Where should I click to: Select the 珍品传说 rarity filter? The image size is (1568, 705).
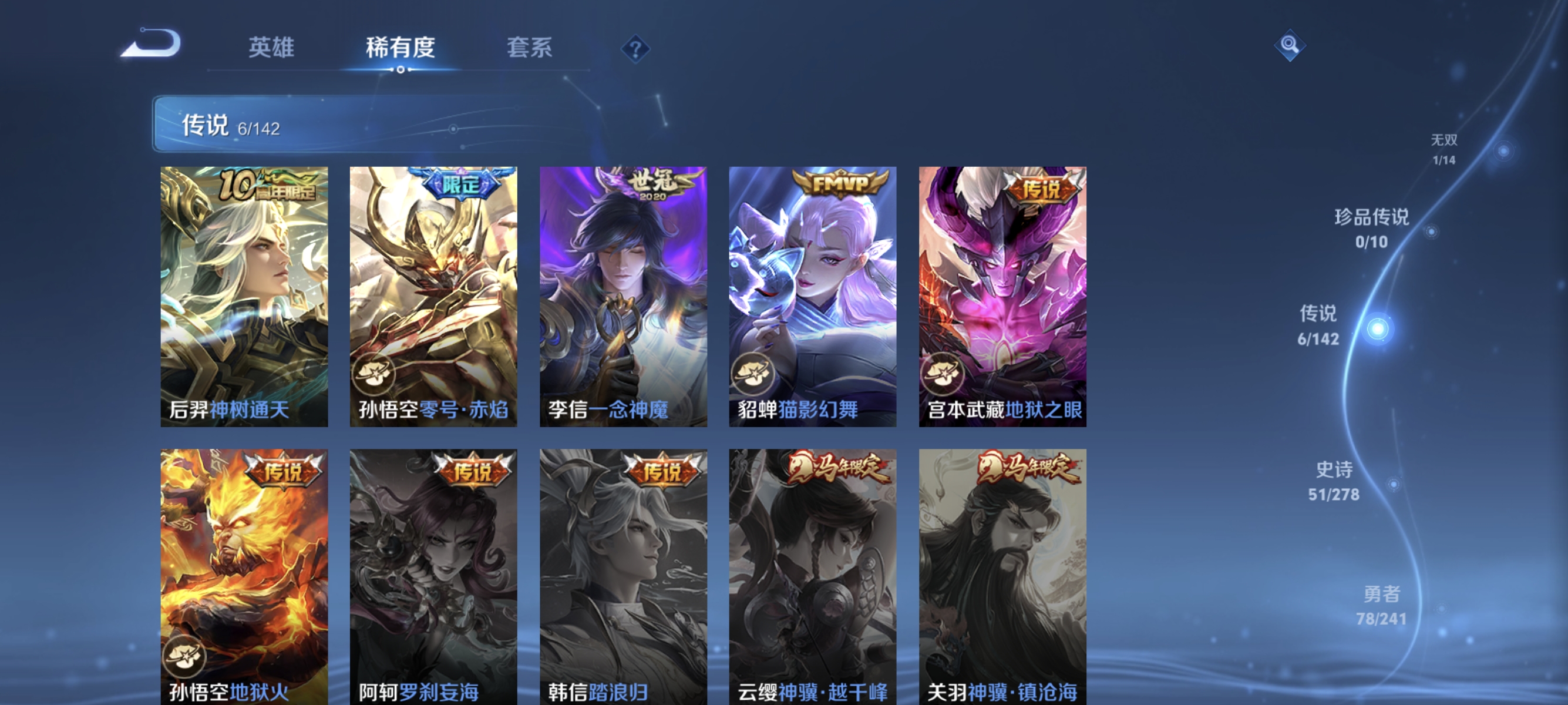pos(1372,229)
